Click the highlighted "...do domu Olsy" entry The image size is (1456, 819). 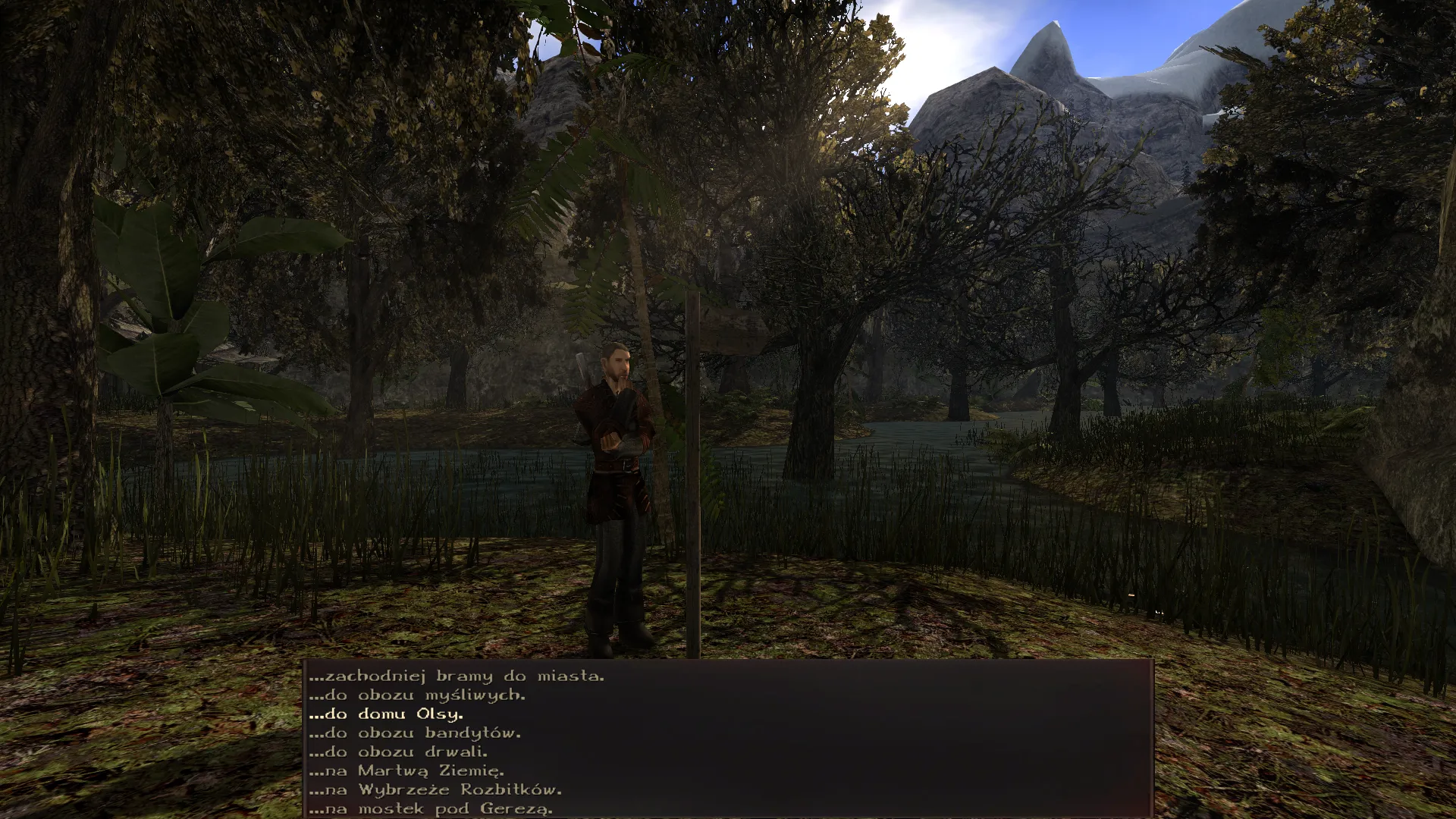tap(387, 714)
